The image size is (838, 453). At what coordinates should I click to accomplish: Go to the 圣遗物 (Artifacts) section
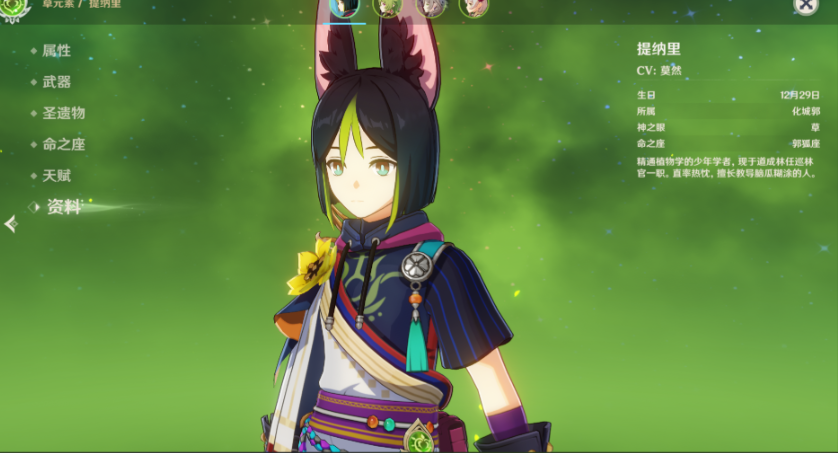[x=63, y=113]
